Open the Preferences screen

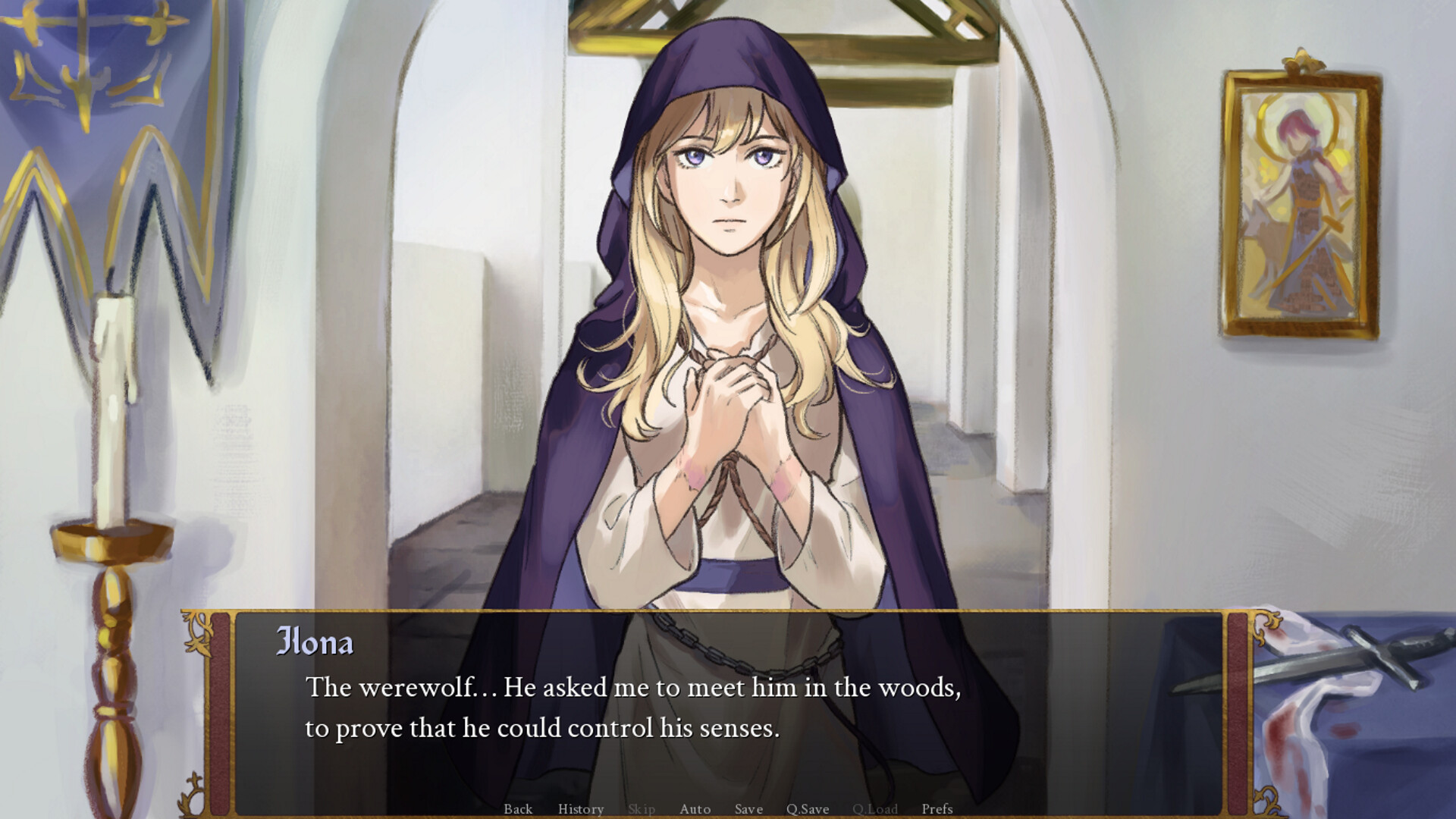[938, 809]
